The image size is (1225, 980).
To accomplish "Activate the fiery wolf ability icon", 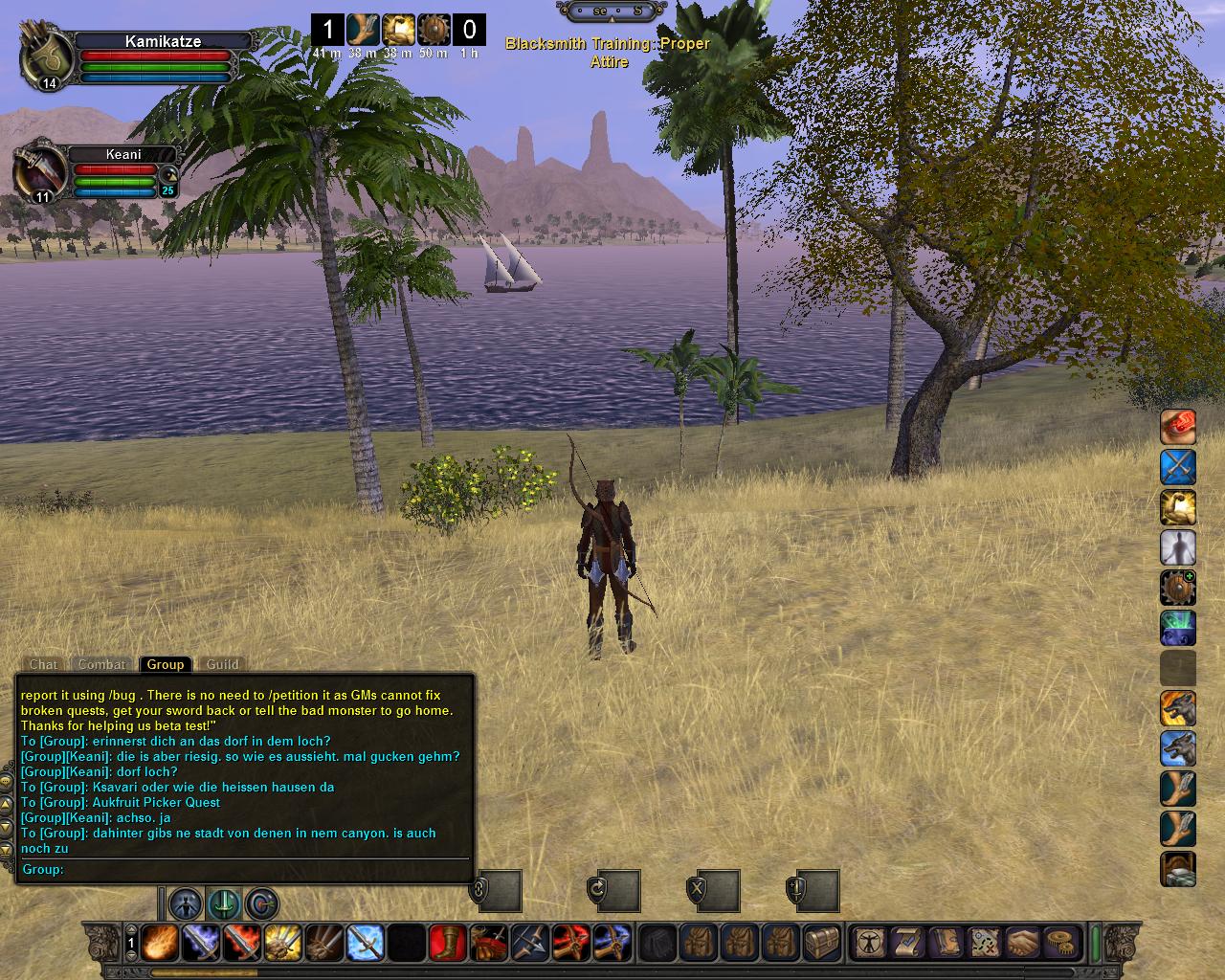I will [1178, 709].
